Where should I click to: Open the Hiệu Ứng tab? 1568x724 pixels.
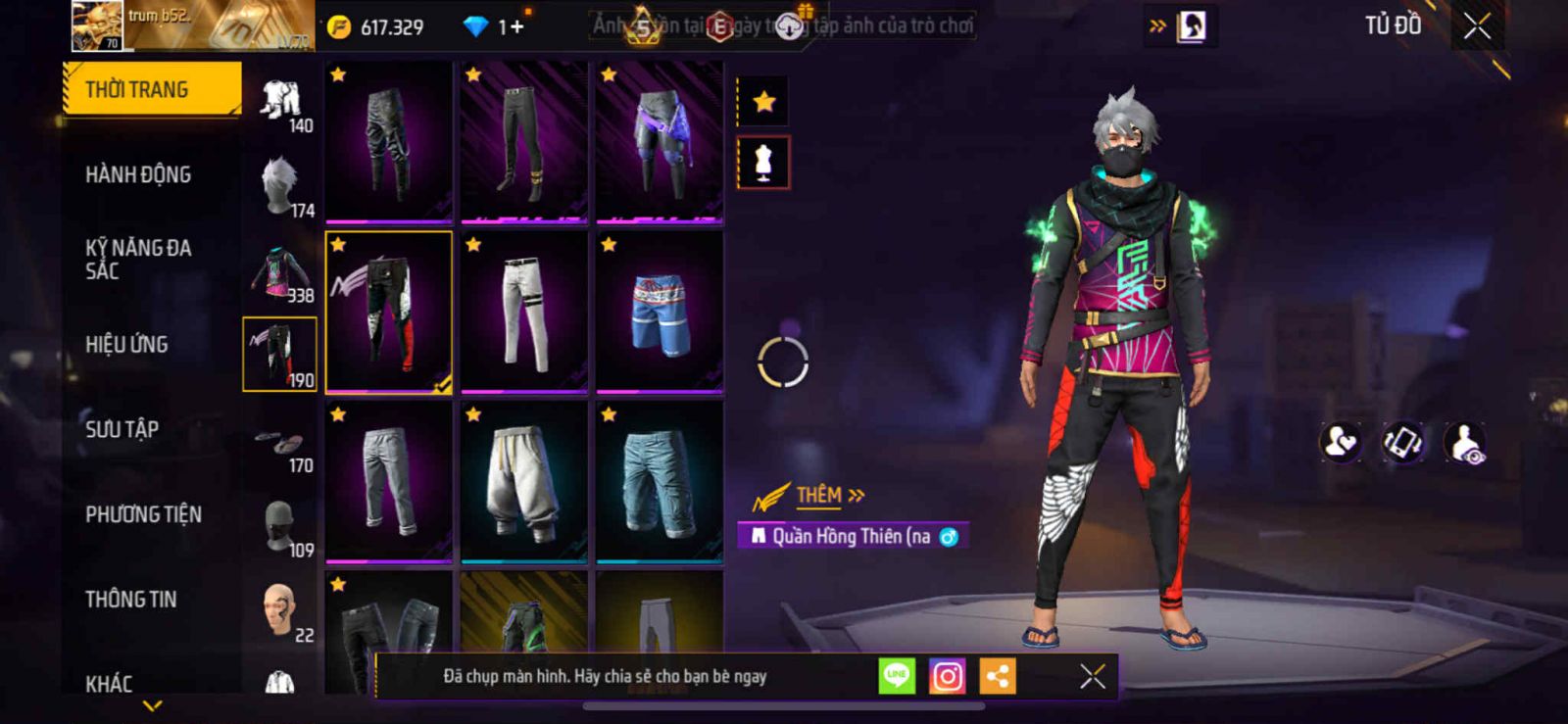pyautogui.click(x=126, y=344)
